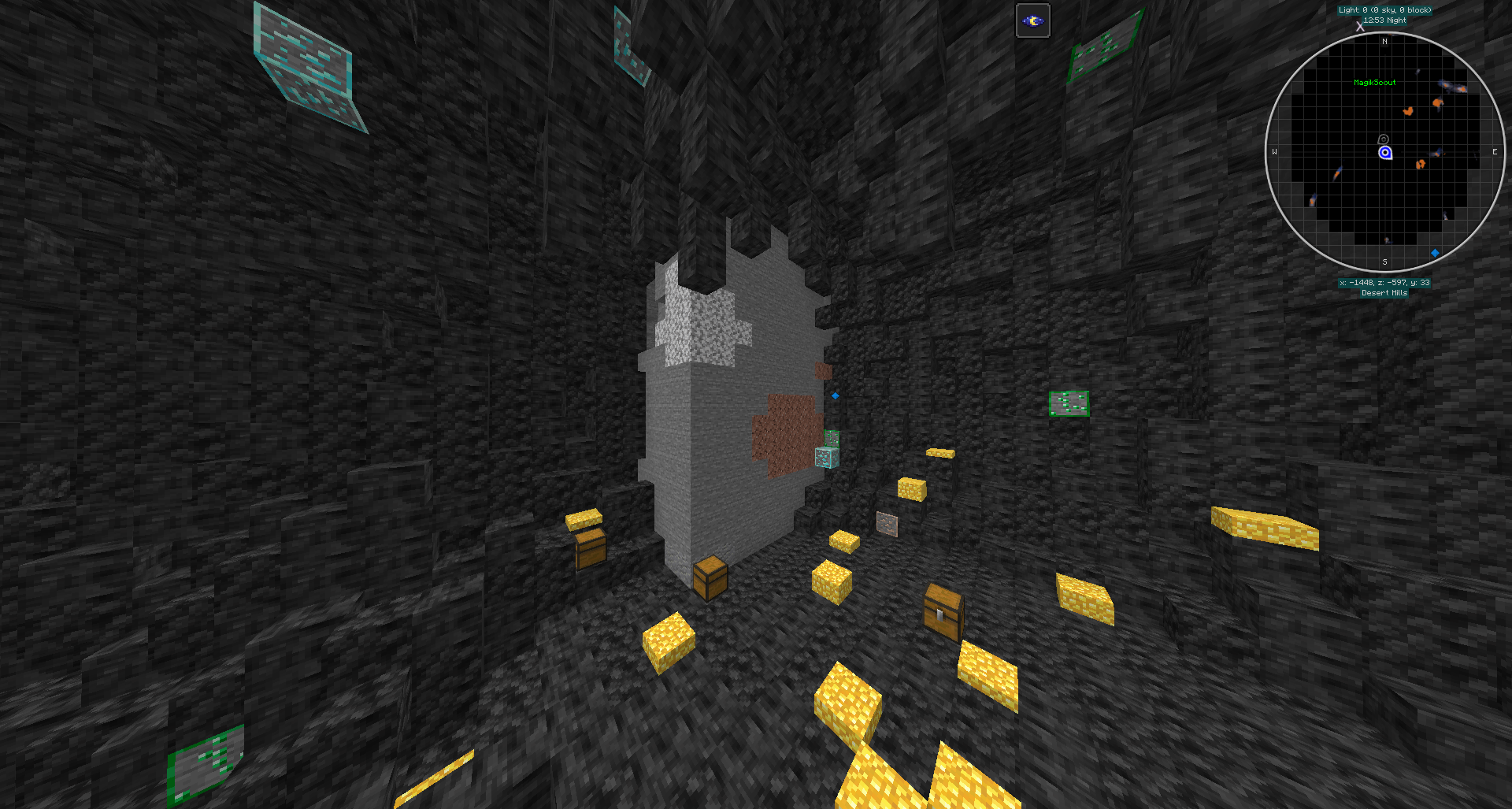This screenshot has height=809, width=1512.
Task: Select the player arrow marker on minimap
Action: point(1384,151)
